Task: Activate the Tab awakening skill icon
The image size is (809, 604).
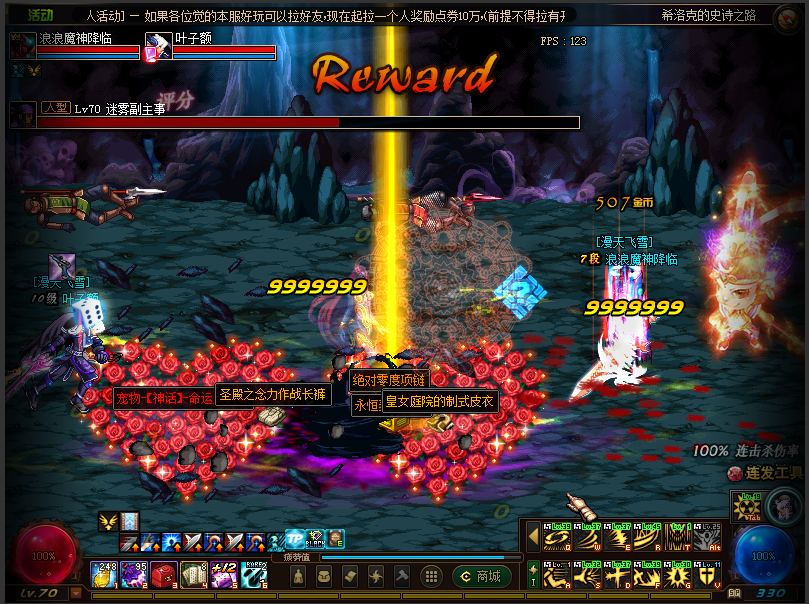Action: (745, 506)
